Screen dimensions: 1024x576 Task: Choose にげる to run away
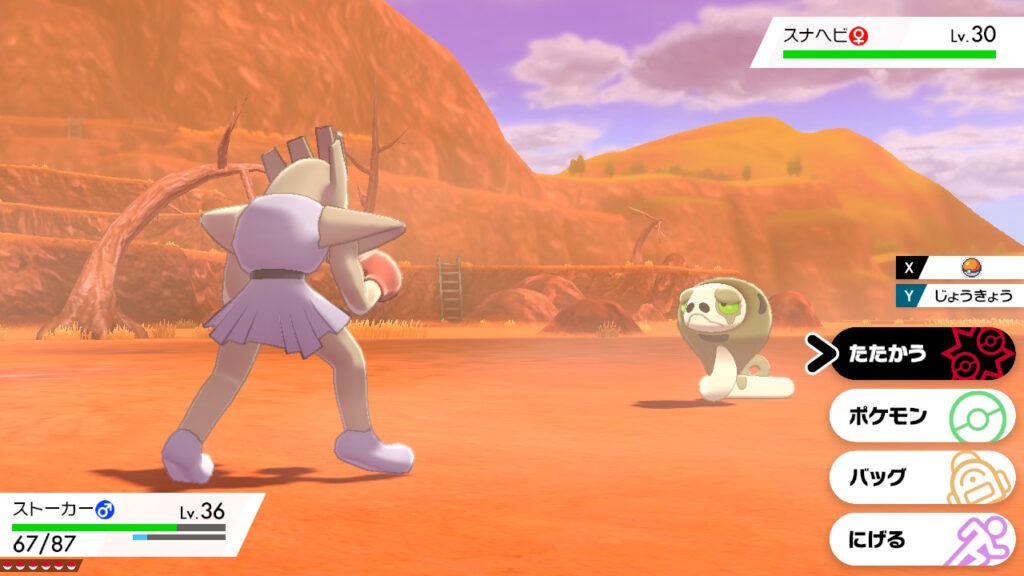tap(920, 540)
